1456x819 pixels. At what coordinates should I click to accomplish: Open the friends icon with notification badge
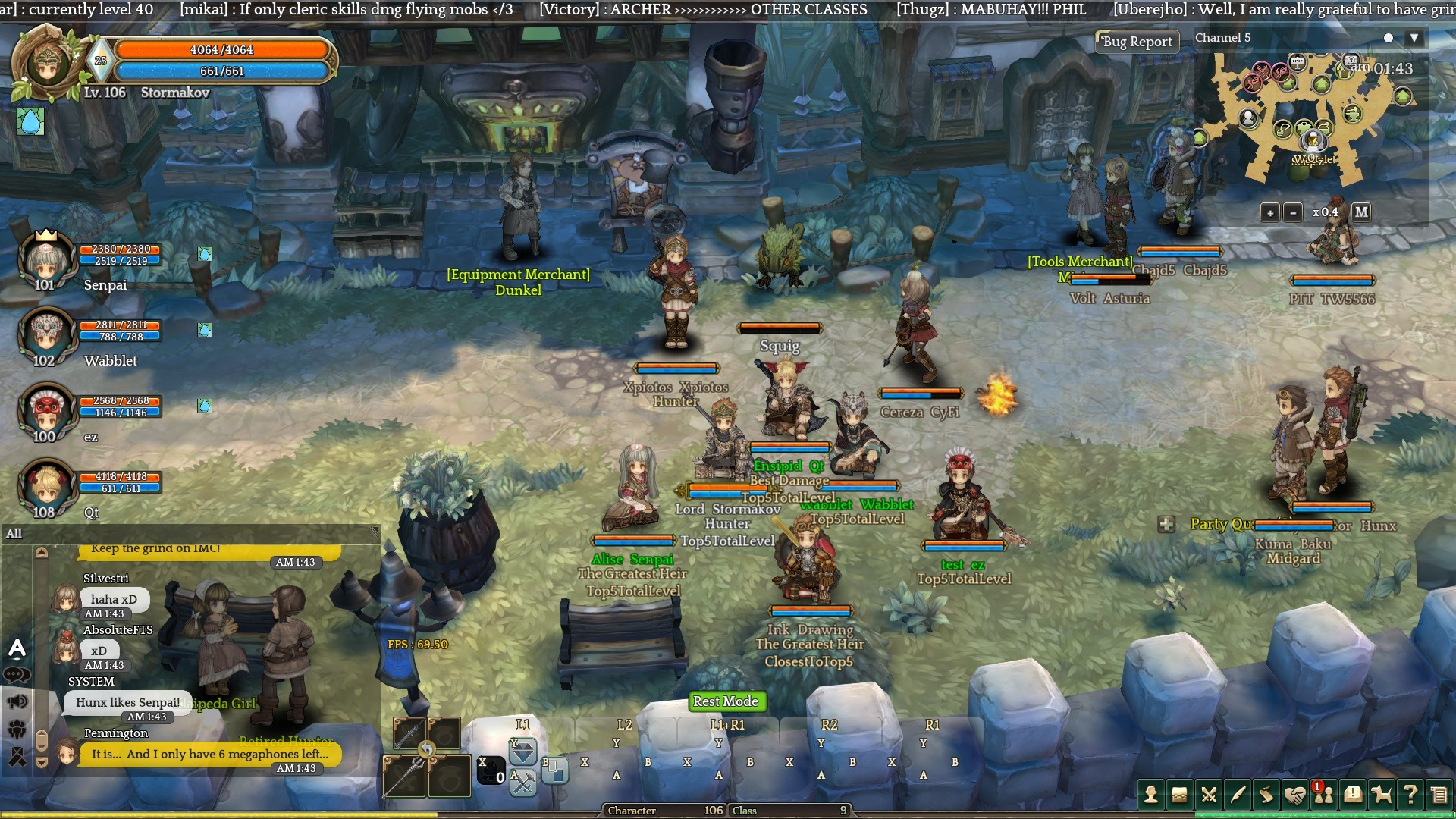click(x=1324, y=795)
